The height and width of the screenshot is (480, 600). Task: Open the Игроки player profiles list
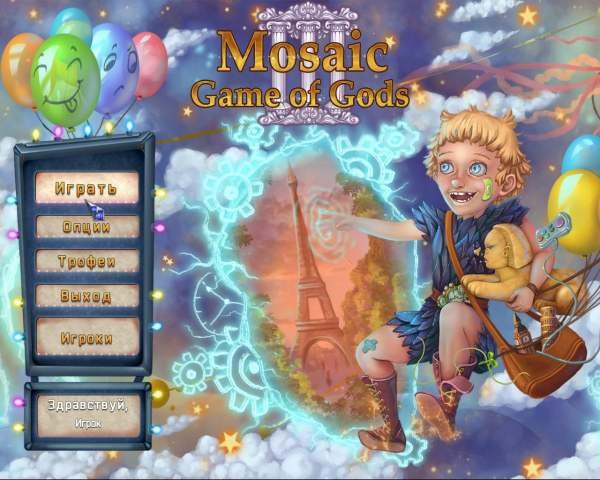[x=86, y=337]
